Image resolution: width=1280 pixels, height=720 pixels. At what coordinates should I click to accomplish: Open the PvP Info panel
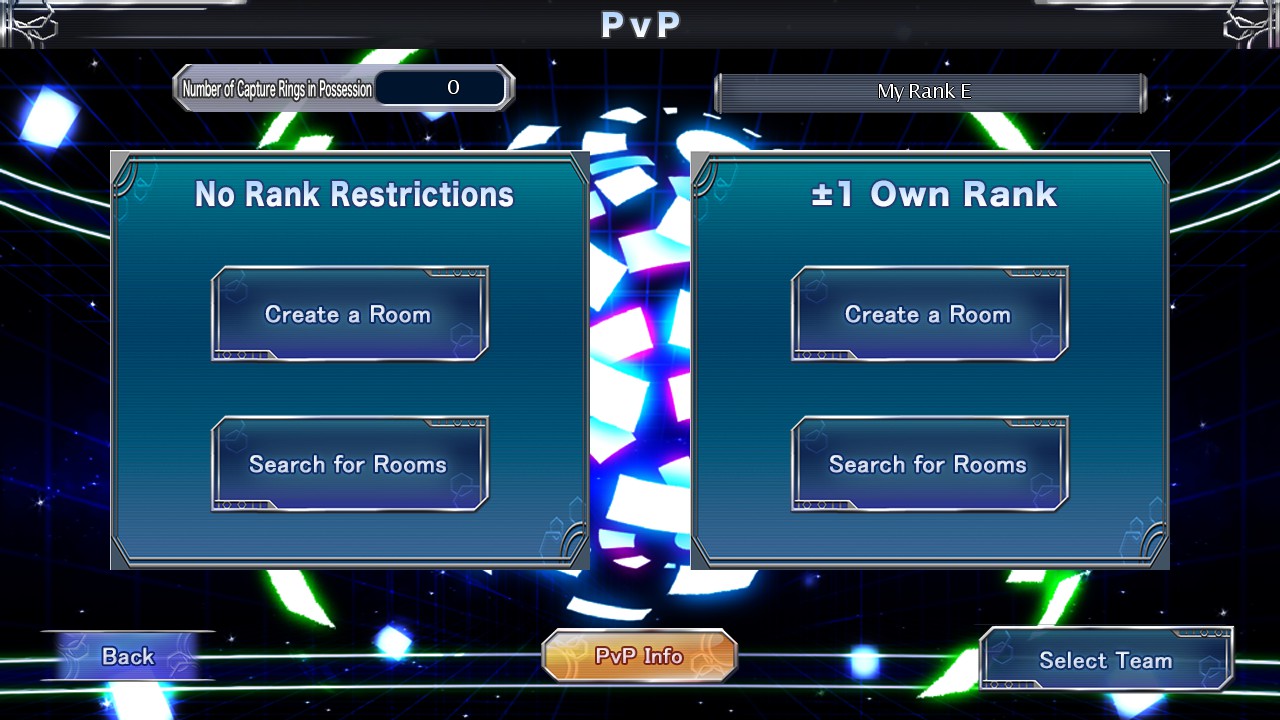(x=639, y=656)
